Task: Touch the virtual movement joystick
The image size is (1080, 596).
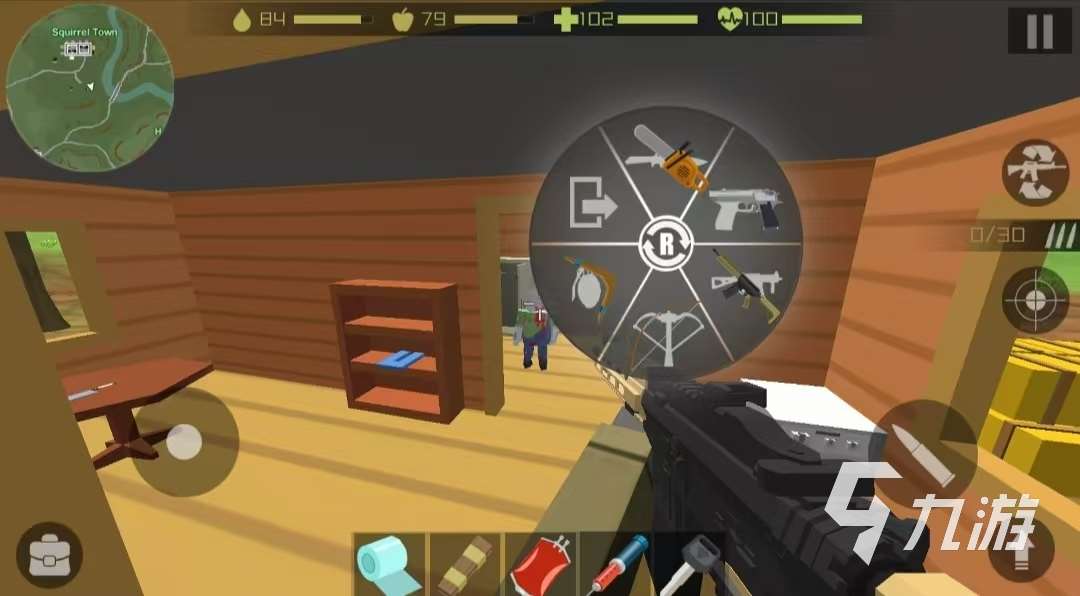Action: (184, 442)
